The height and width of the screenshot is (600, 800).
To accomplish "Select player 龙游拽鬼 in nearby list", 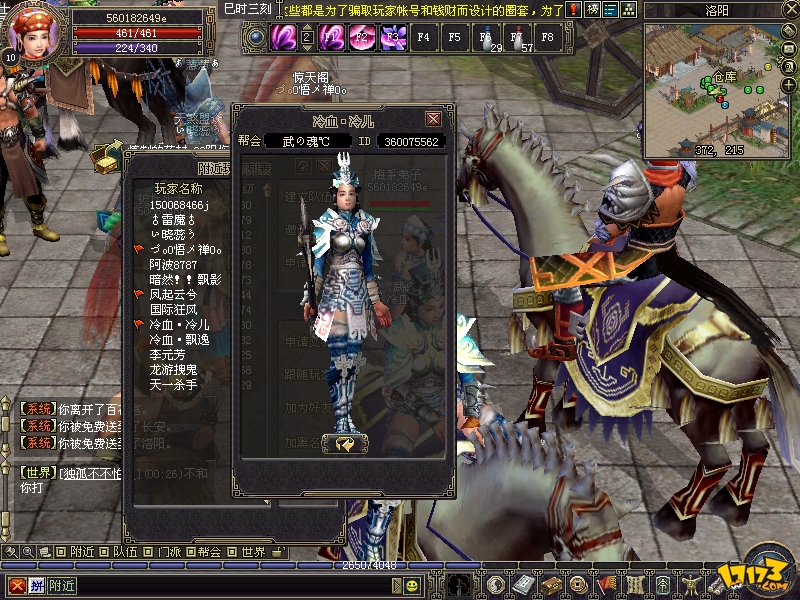I will click(x=174, y=370).
